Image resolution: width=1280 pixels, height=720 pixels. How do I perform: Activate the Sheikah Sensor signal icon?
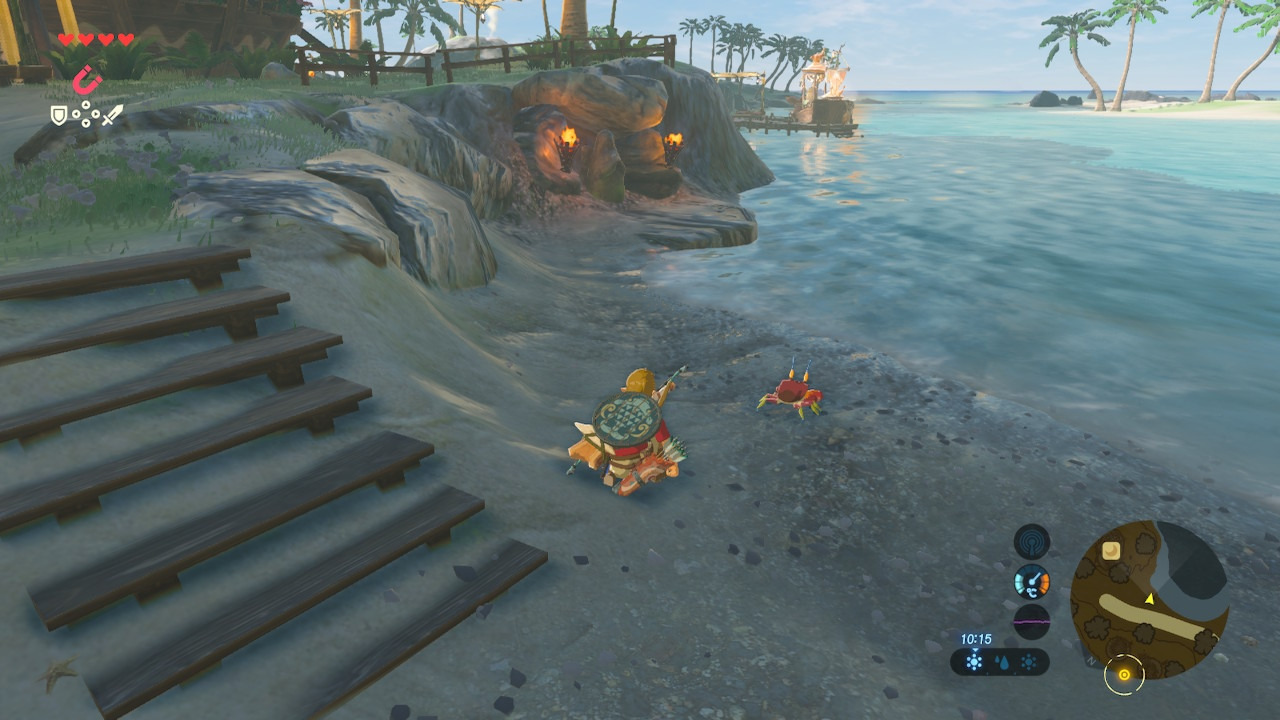pyautogui.click(x=1031, y=542)
